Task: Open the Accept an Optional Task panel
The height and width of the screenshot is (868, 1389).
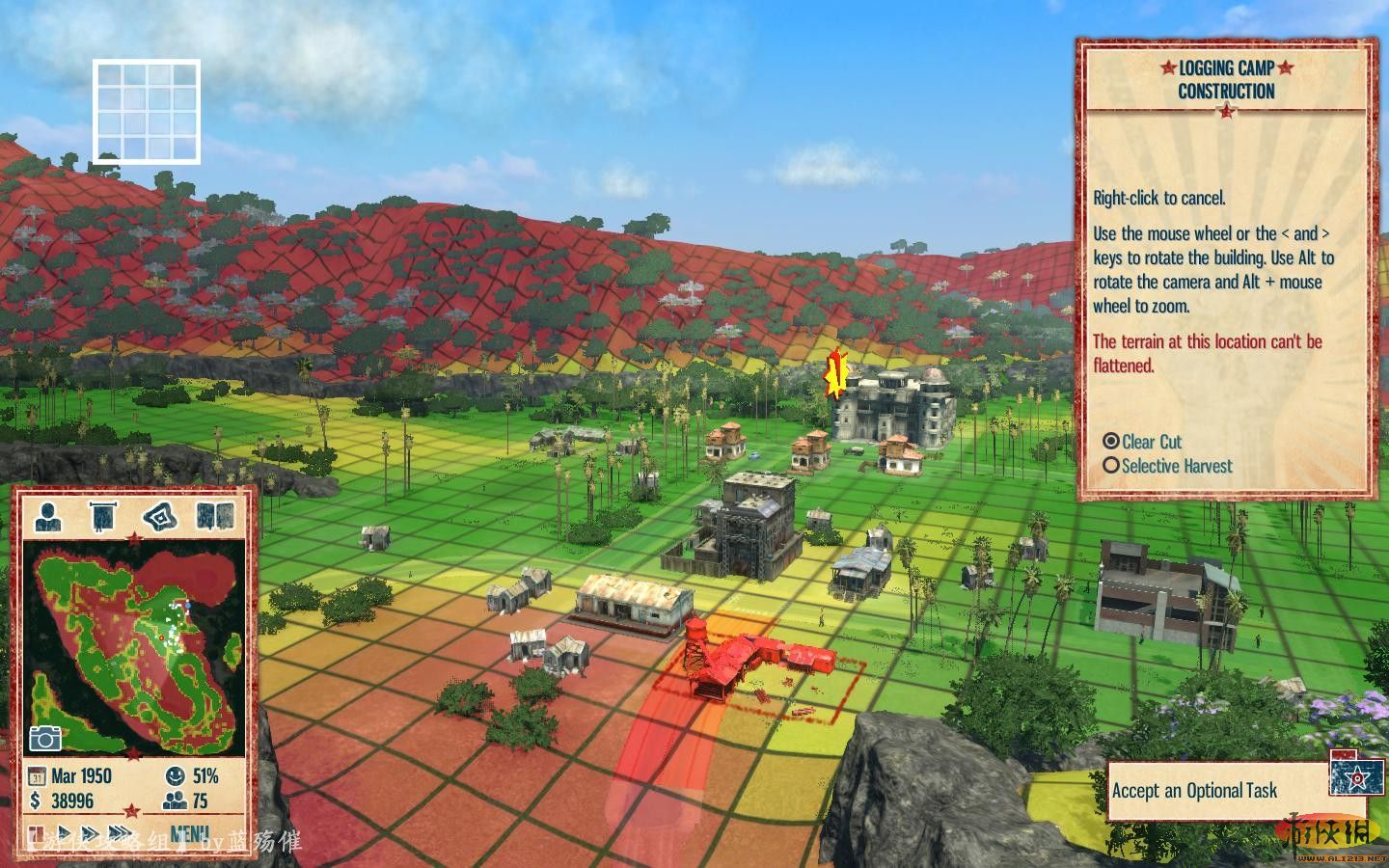Action: pos(1194,791)
